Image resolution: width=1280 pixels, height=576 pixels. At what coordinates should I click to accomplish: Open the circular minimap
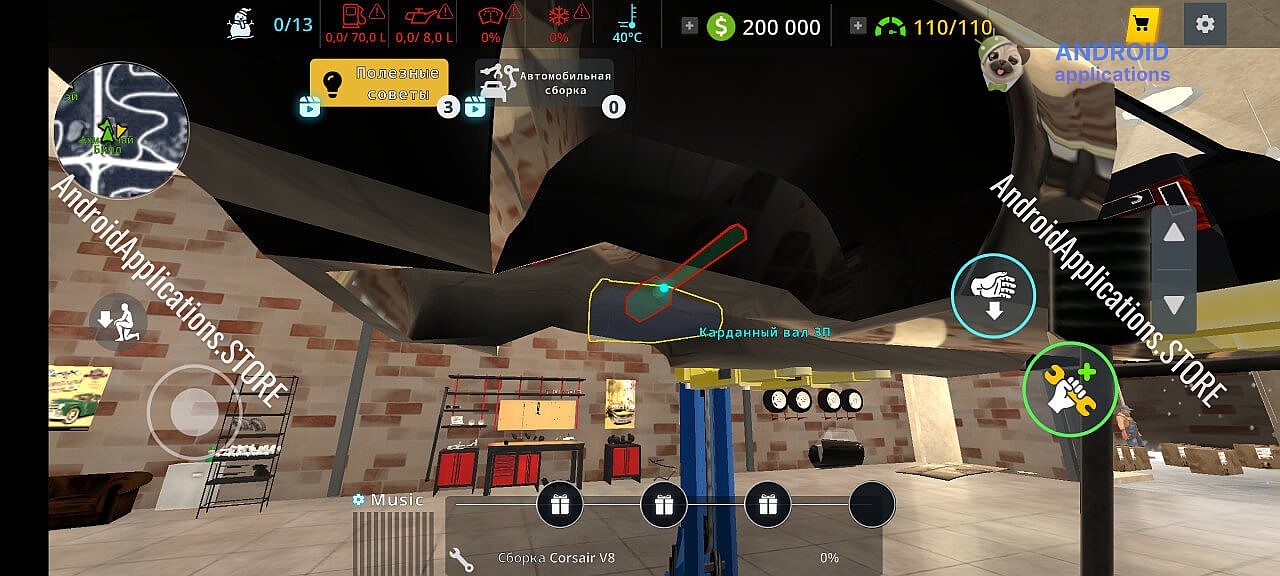120,131
